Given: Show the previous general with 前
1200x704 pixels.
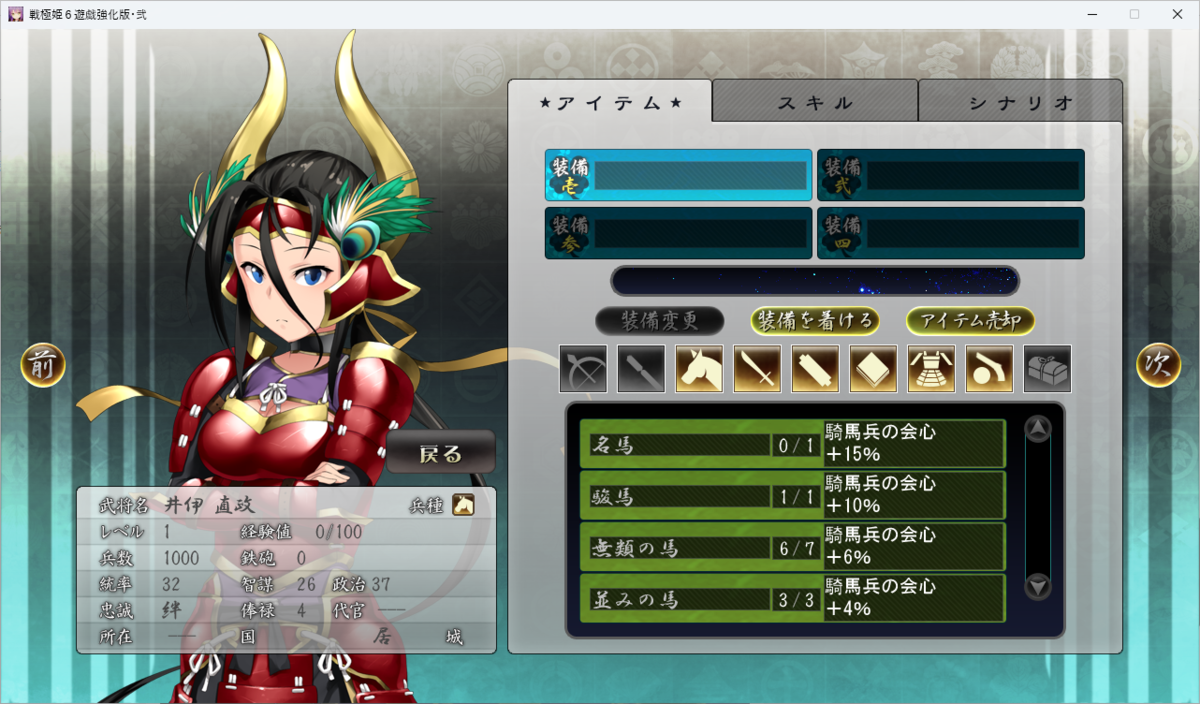Looking at the screenshot, I should click(x=43, y=365).
